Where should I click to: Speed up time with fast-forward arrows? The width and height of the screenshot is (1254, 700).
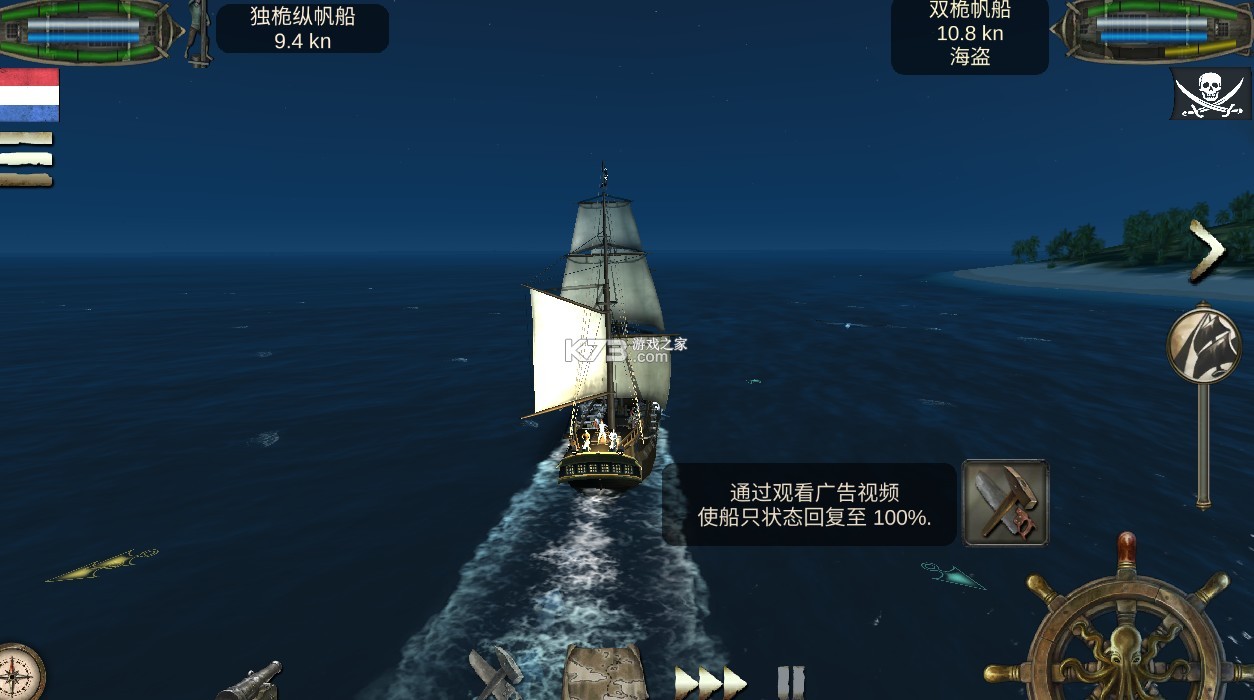click(x=711, y=682)
